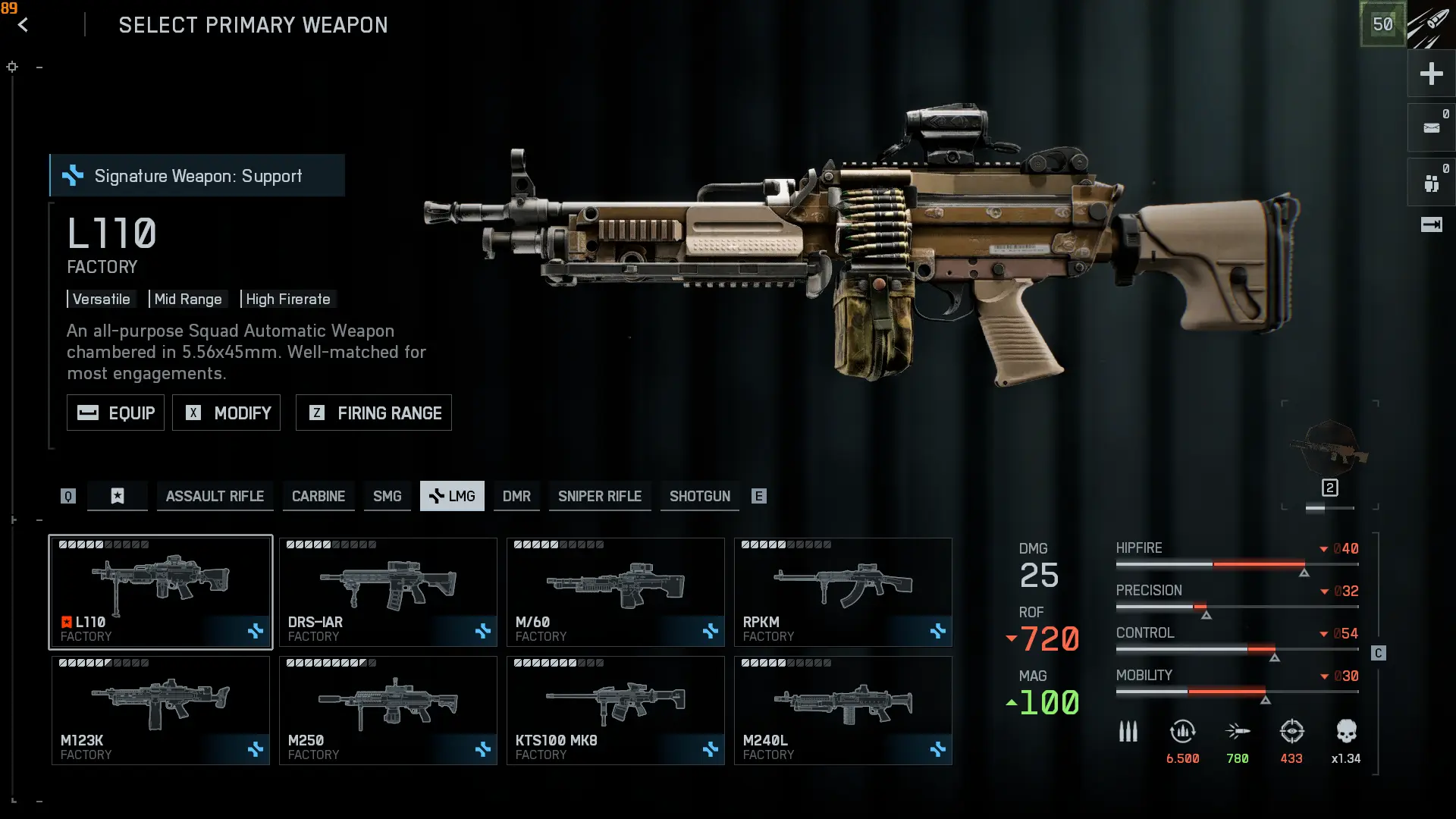Go back using the top-left arrow

pyautogui.click(x=24, y=25)
